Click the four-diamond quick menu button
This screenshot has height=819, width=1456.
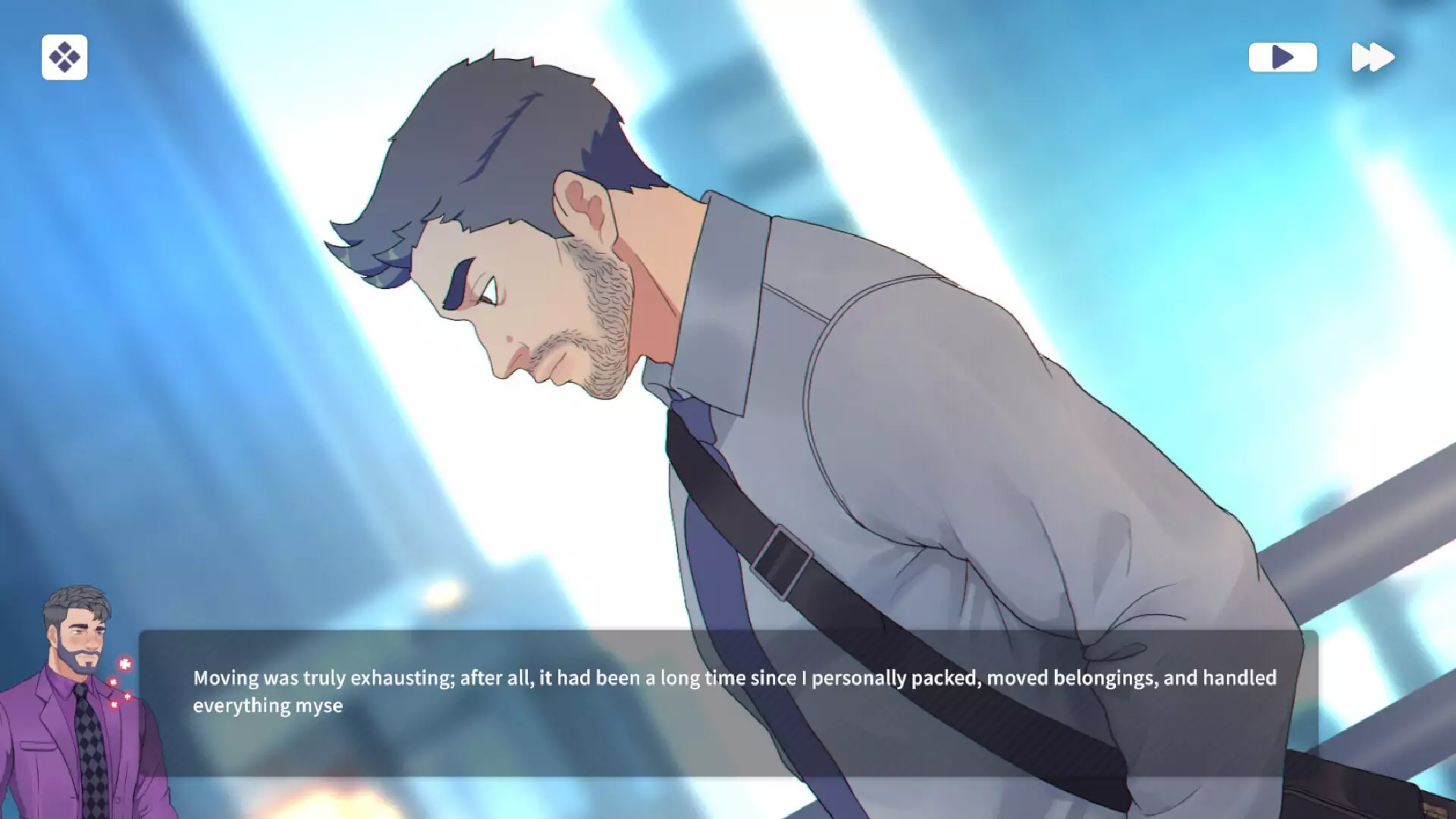pyautogui.click(x=64, y=57)
